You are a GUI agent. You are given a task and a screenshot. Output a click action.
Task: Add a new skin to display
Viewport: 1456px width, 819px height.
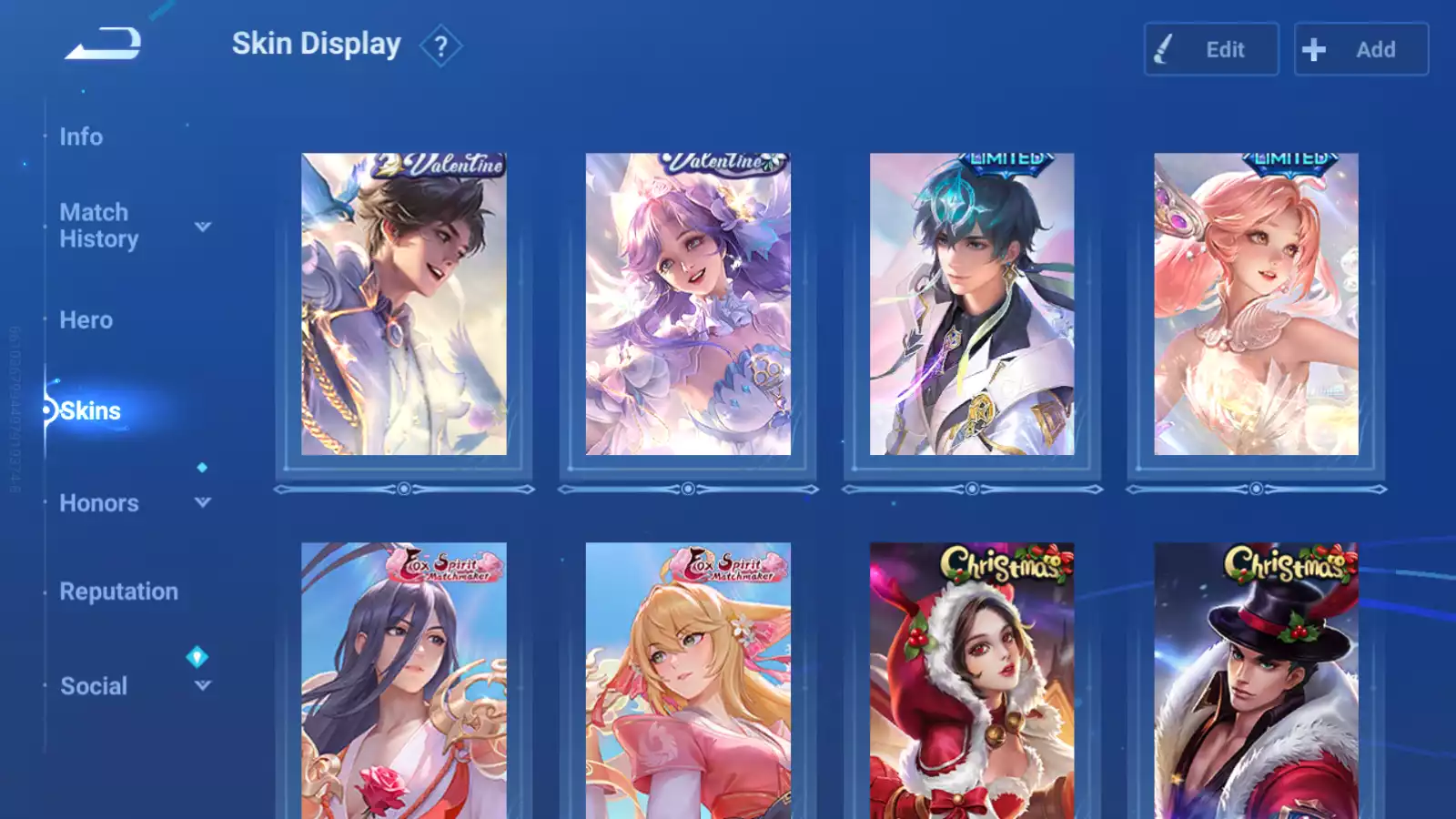[x=1360, y=49]
